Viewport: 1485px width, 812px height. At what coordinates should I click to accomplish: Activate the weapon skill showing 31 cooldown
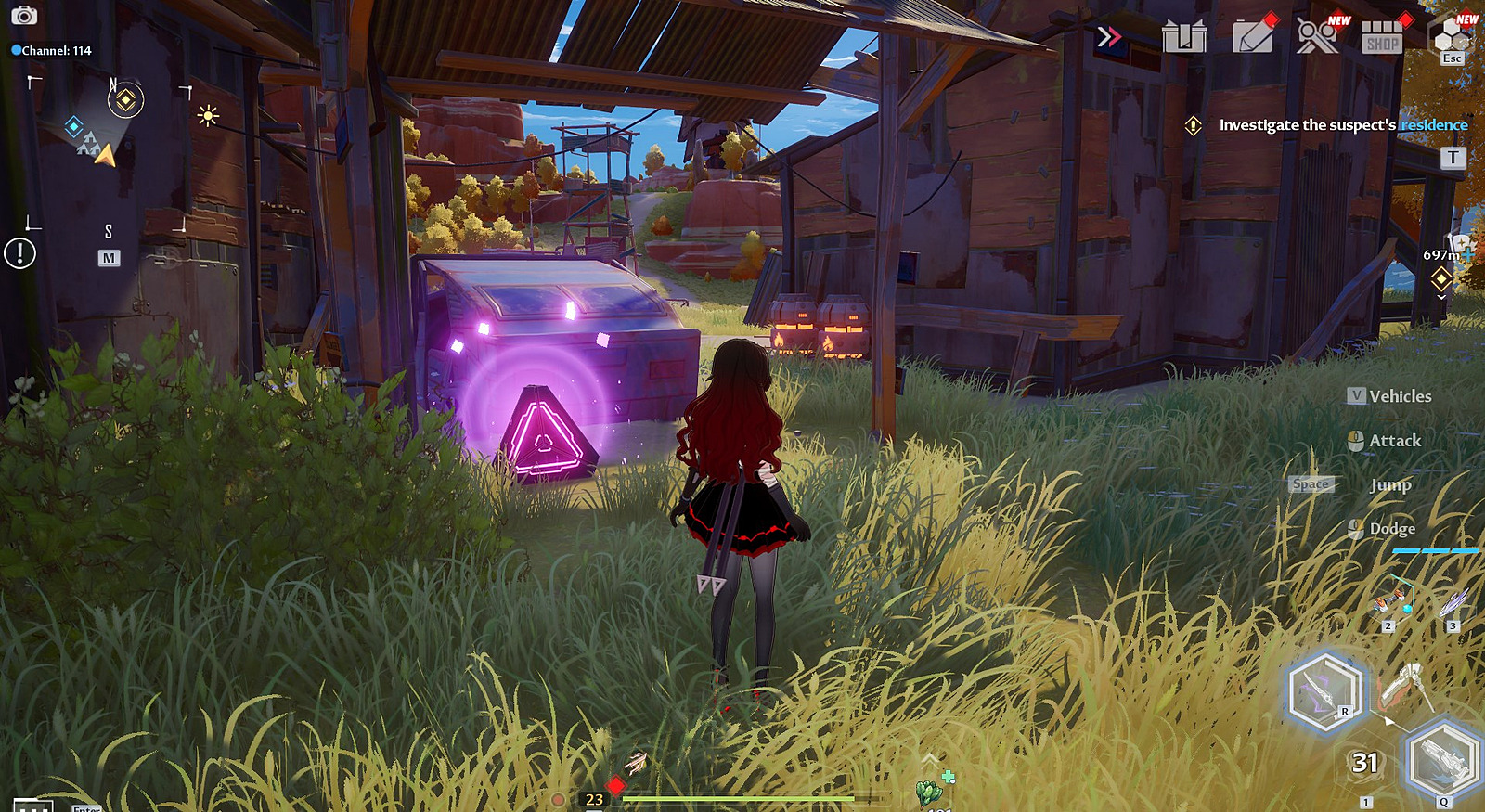point(1364,763)
